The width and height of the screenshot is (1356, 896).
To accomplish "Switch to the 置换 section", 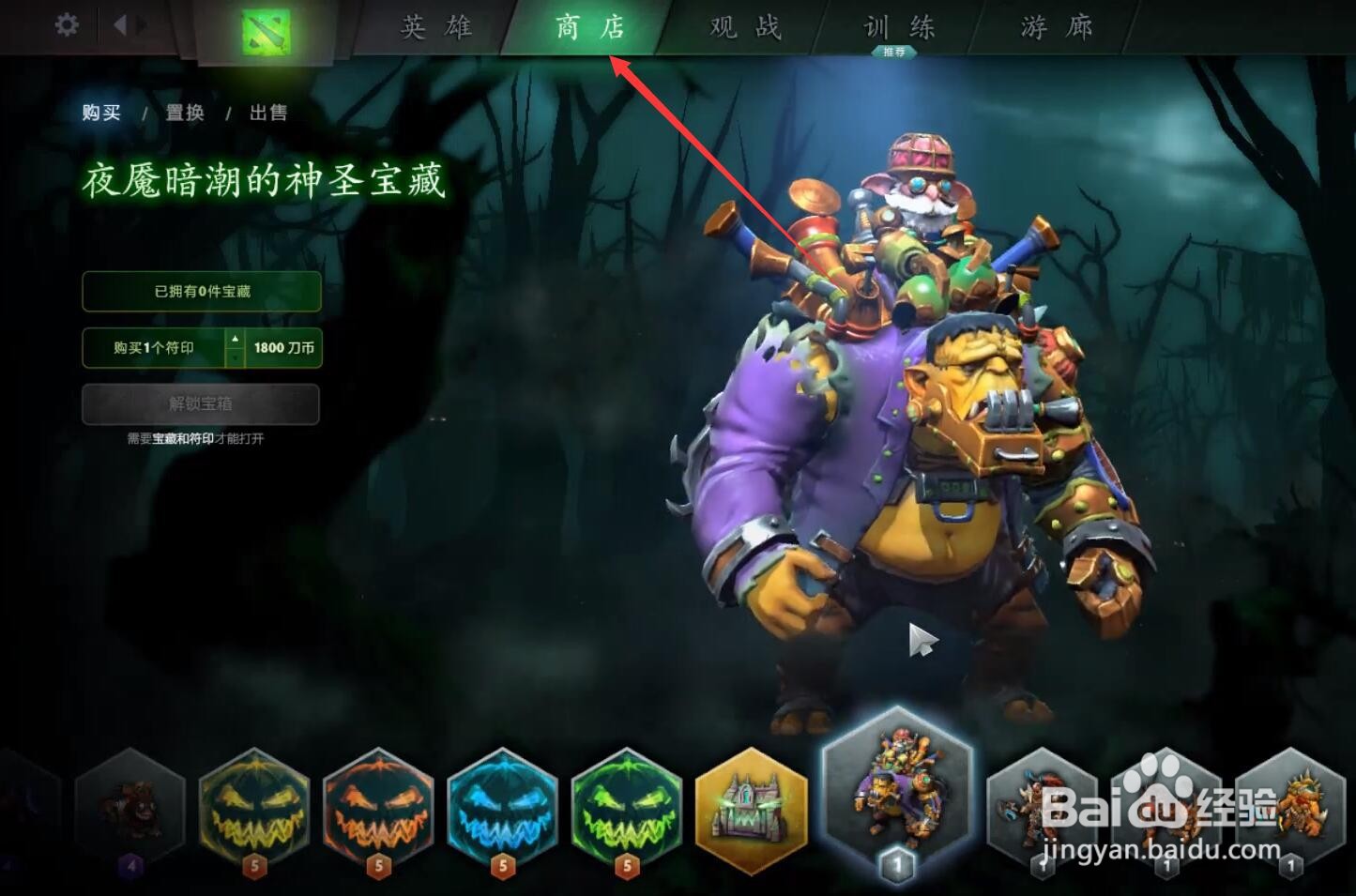I will coord(186,112).
